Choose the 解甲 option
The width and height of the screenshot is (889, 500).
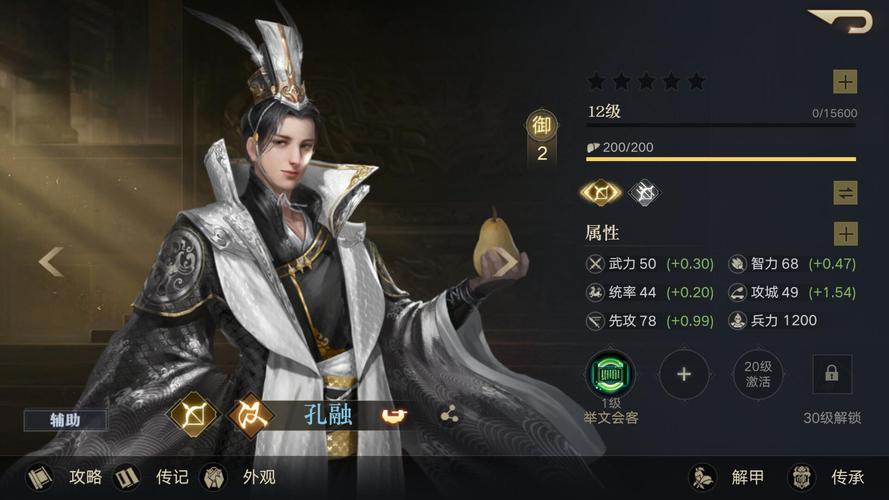coord(730,477)
